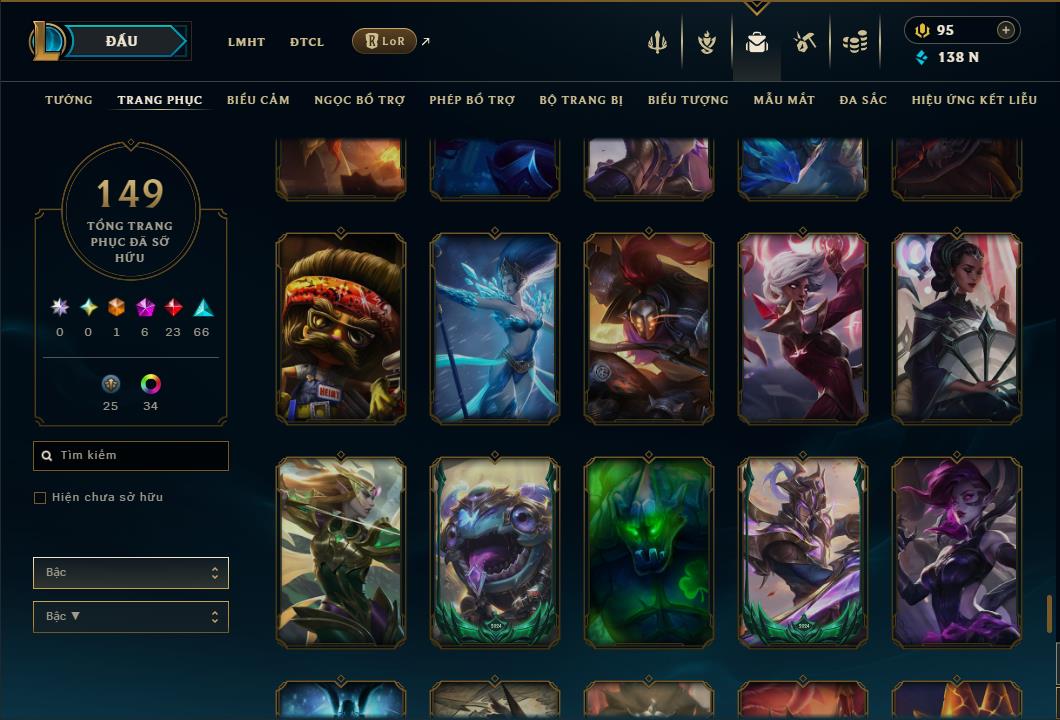Click the ĐẤU play button
The image size is (1060, 720).
(x=121, y=41)
